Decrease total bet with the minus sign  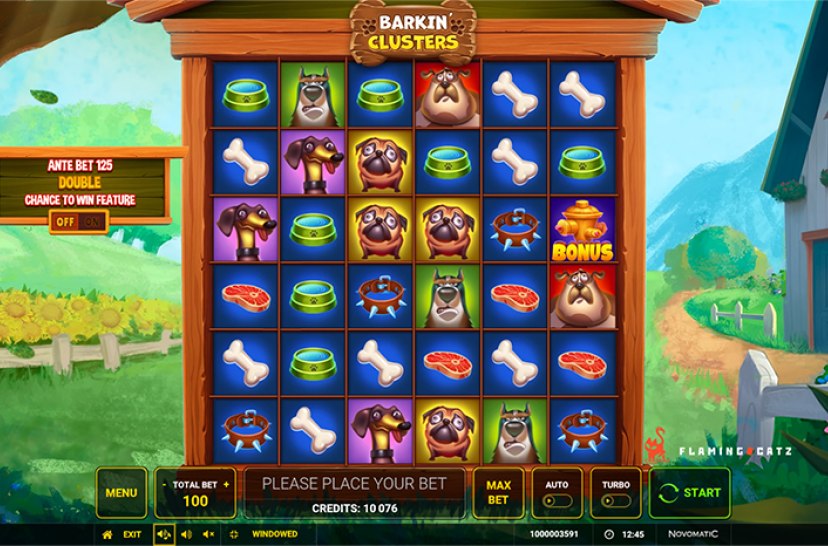[x=163, y=484]
